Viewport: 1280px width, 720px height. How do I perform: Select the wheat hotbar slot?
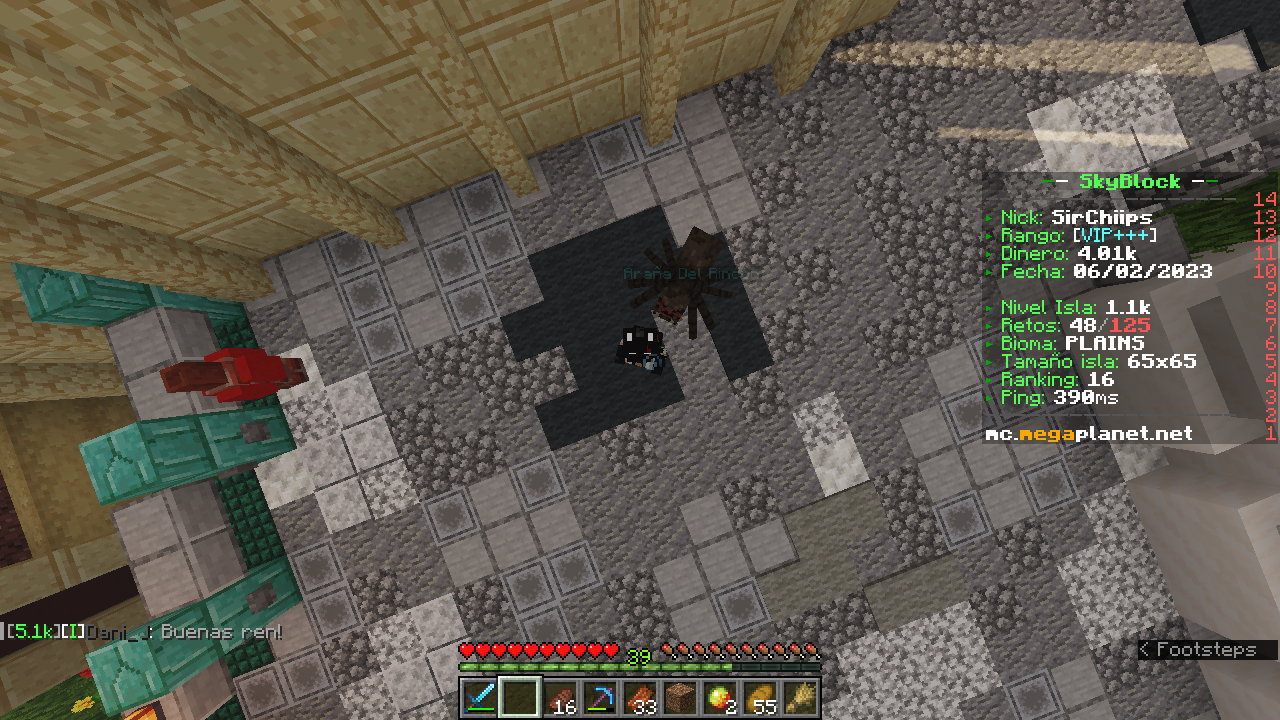[801, 697]
